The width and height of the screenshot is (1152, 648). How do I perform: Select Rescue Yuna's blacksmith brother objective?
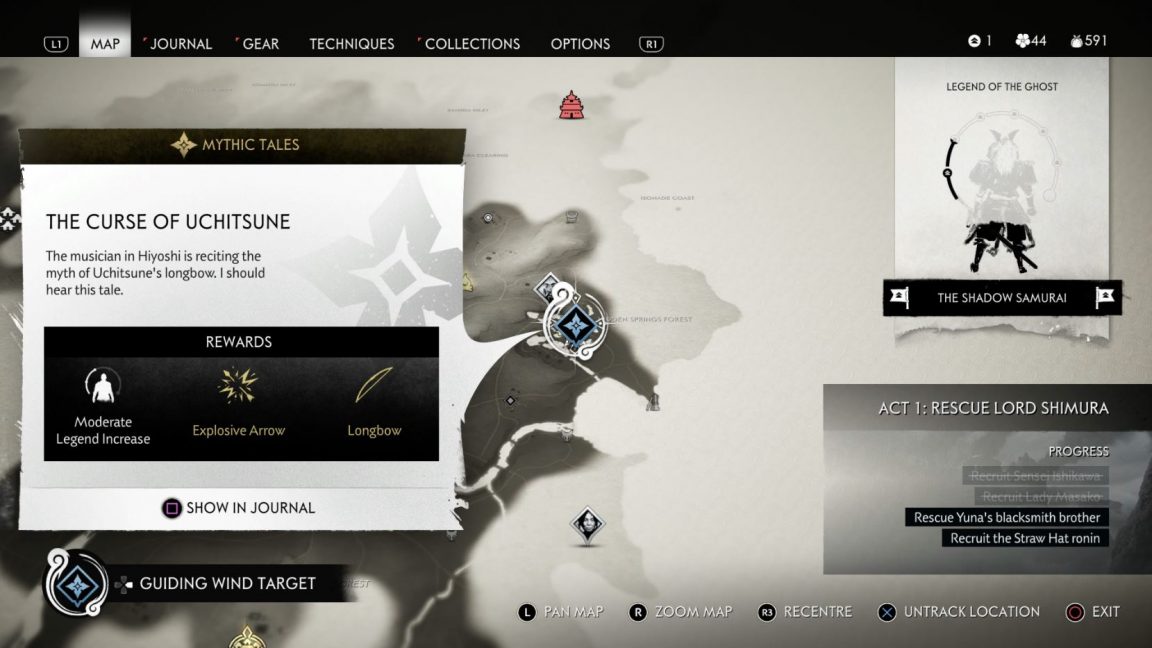click(1006, 517)
